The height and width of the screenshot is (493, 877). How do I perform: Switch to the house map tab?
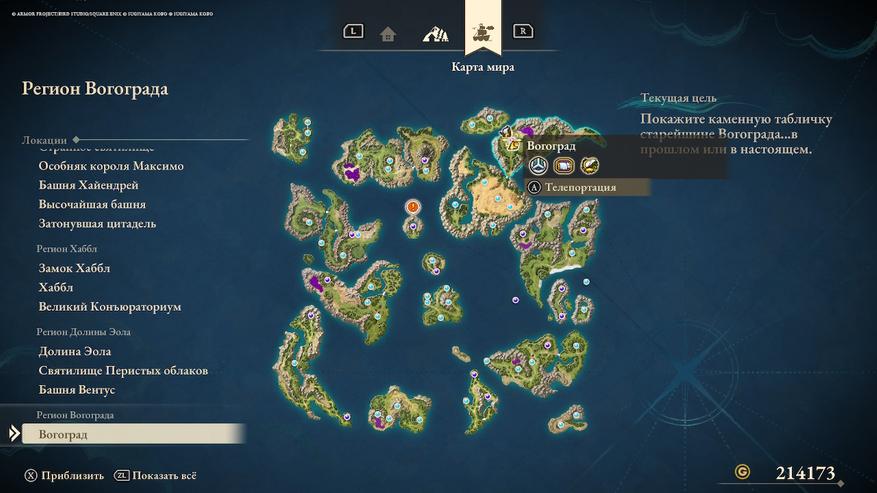coord(388,34)
